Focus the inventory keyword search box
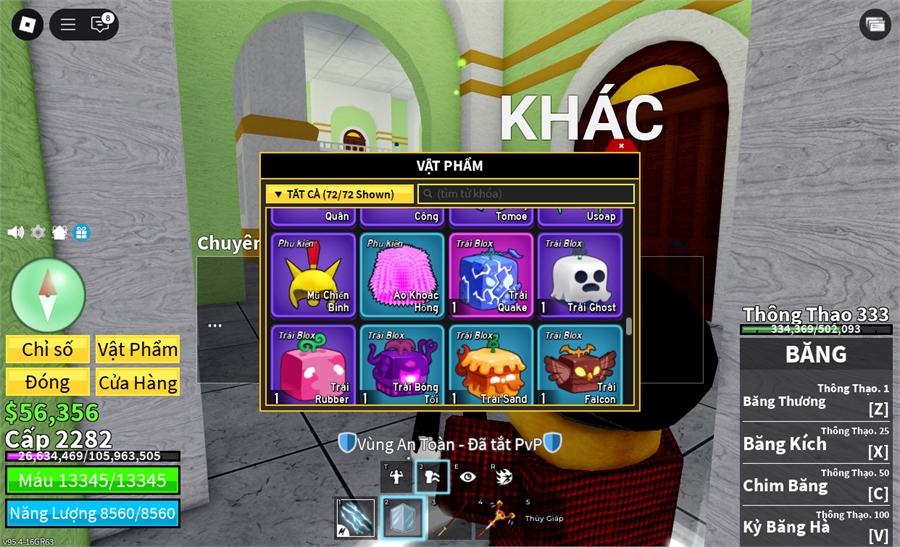Screen dimensions: 900x547 coord(526,194)
